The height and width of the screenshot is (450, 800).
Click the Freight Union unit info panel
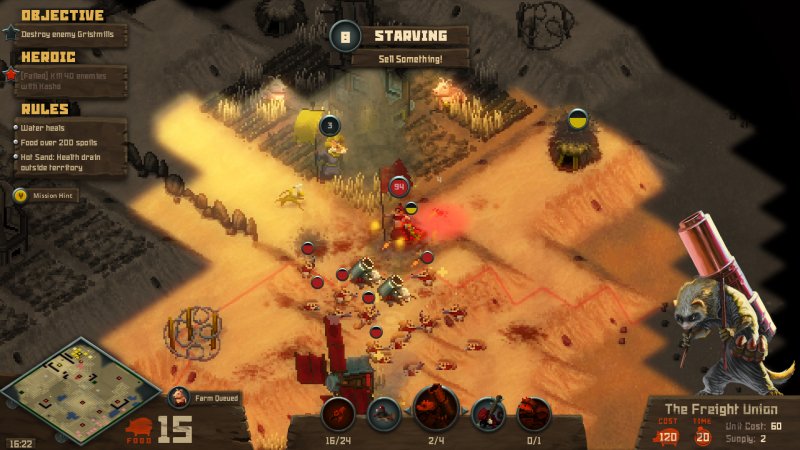point(716,422)
